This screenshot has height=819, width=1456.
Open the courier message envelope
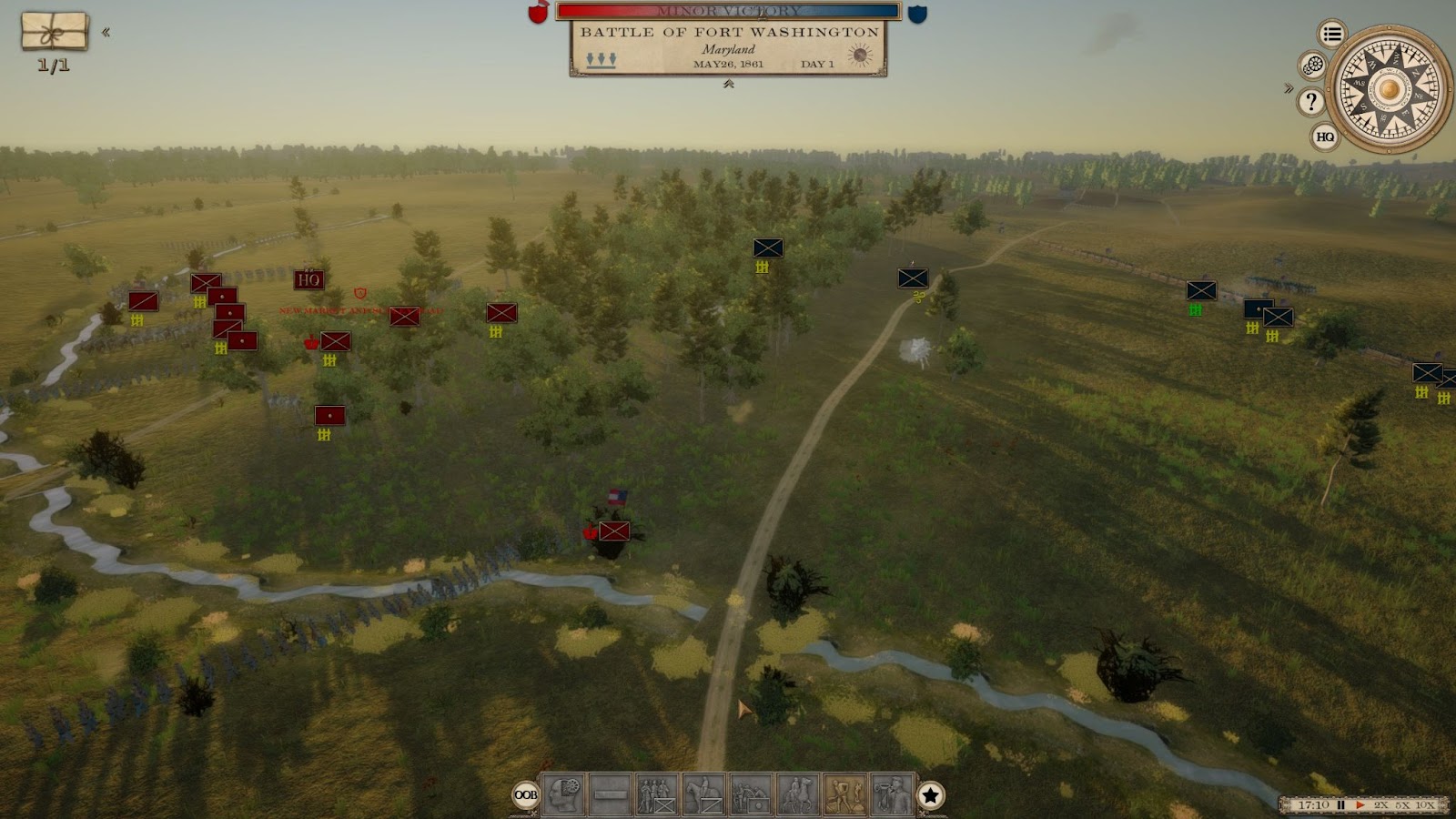(55, 32)
